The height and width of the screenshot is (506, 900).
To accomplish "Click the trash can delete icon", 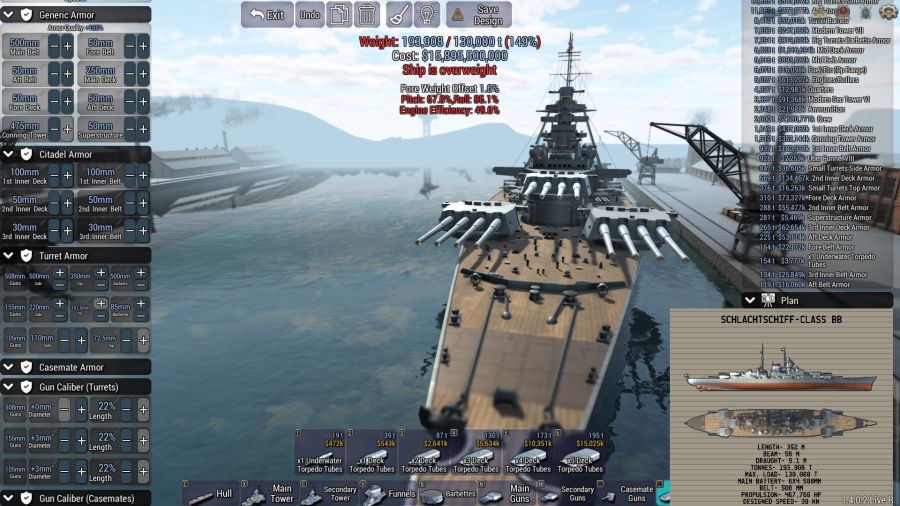I will pos(367,15).
